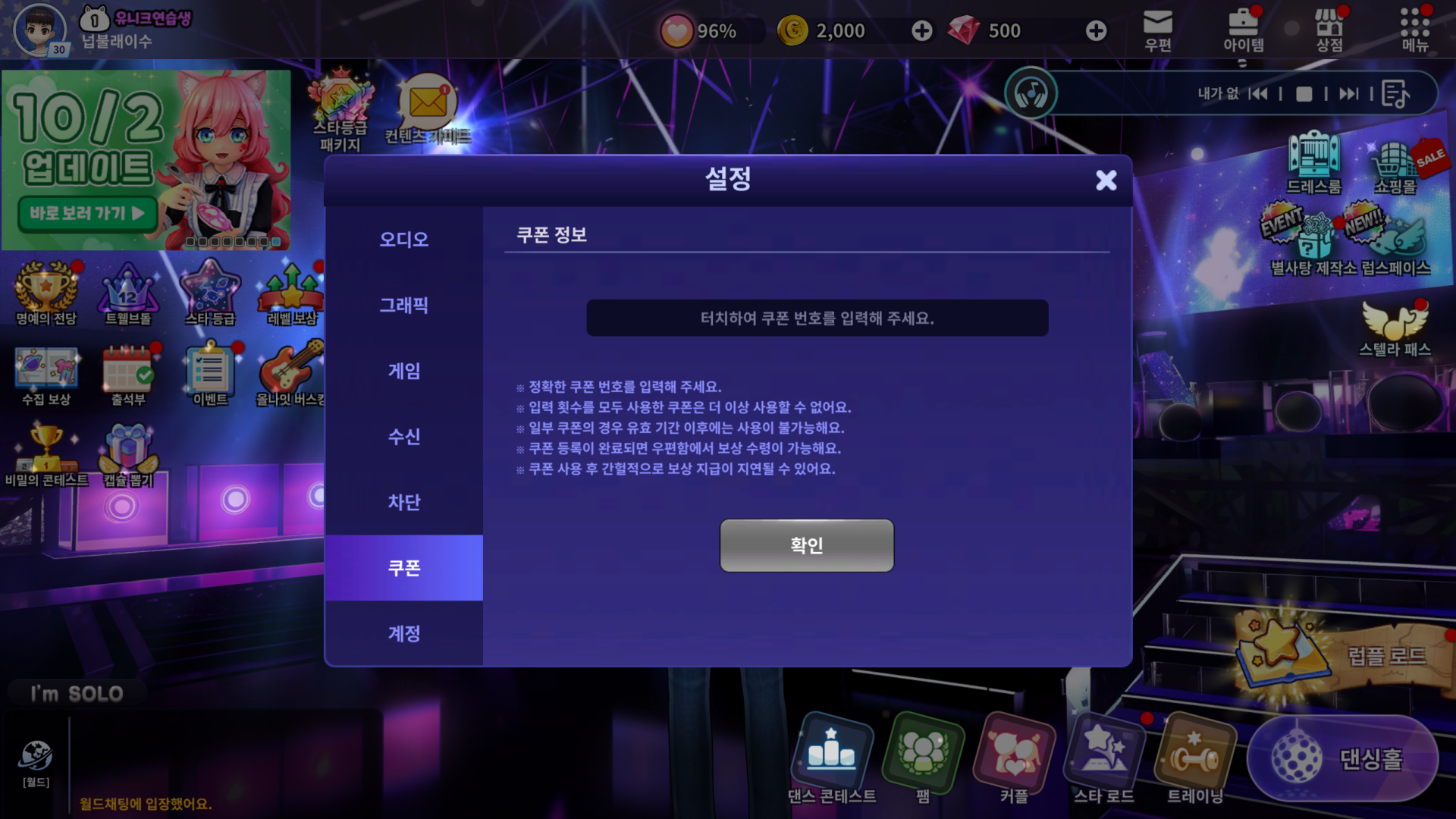The height and width of the screenshot is (819, 1456).
Task: Show the 수신 settings tab
Action: point(403,437)
